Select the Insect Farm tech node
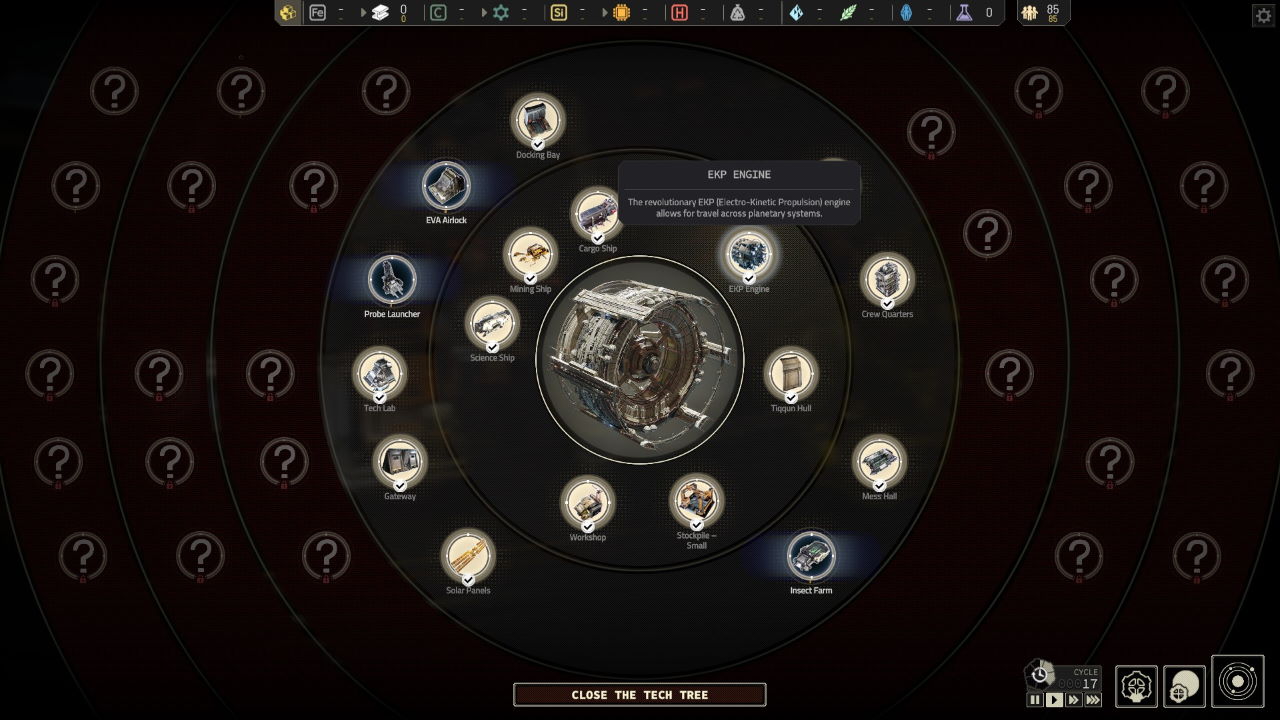 [811, 556]
